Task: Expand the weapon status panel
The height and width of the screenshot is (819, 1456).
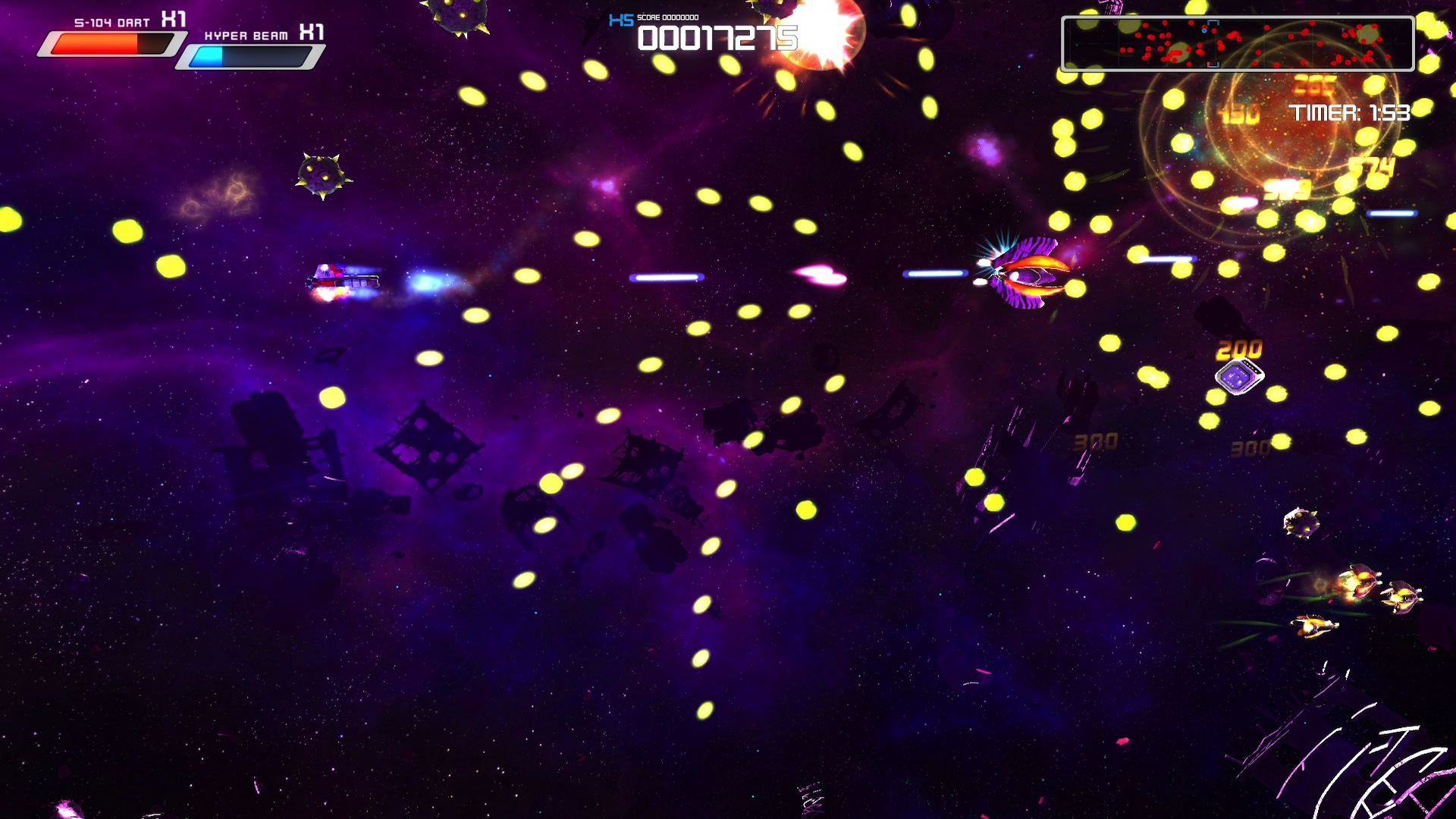Action: coord(182,34)
